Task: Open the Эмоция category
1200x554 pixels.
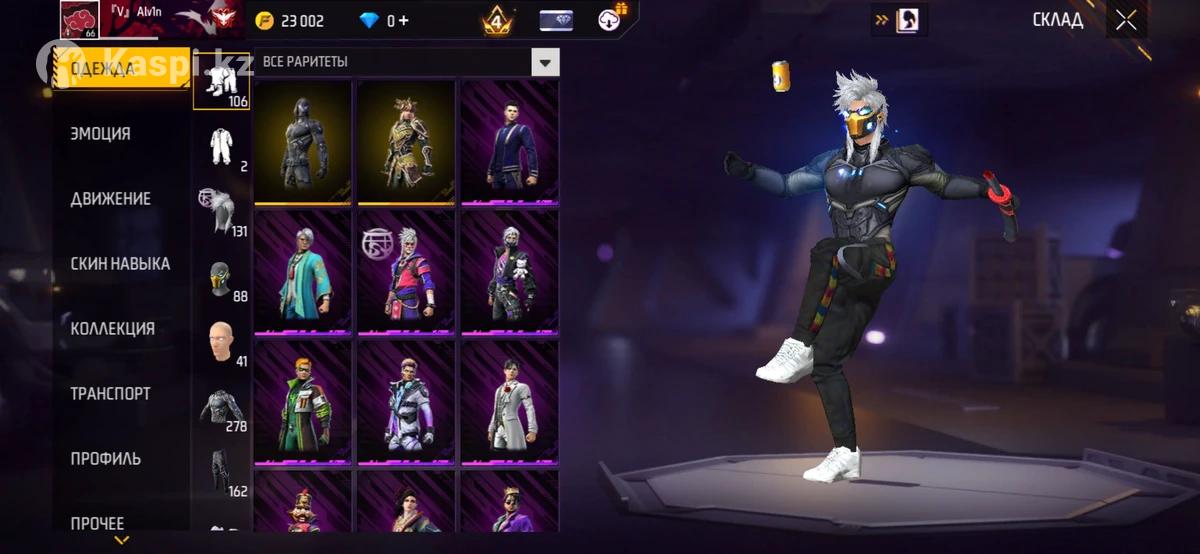Action: pos(100,134)
